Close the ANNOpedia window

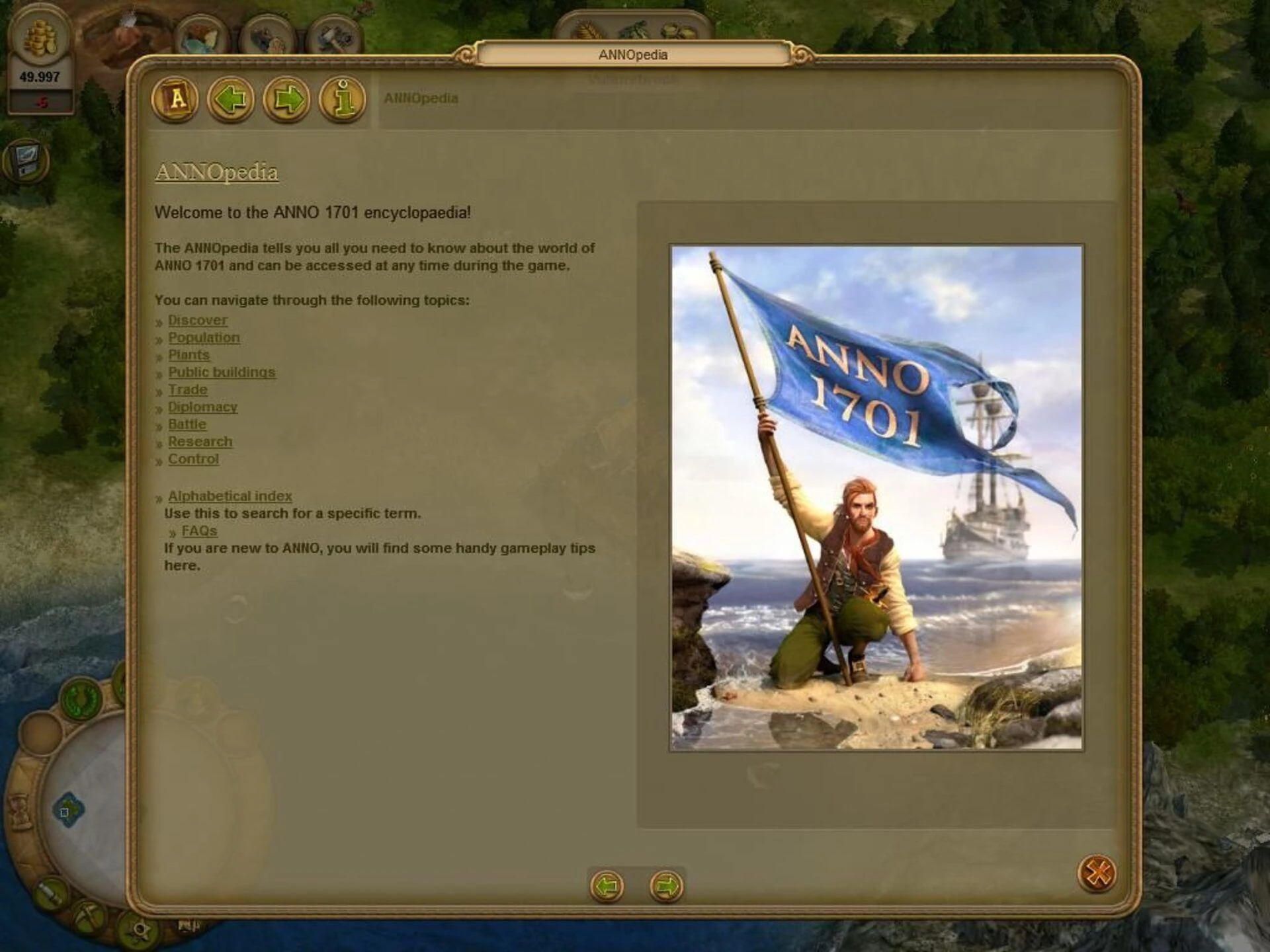tap(1097, 873)
